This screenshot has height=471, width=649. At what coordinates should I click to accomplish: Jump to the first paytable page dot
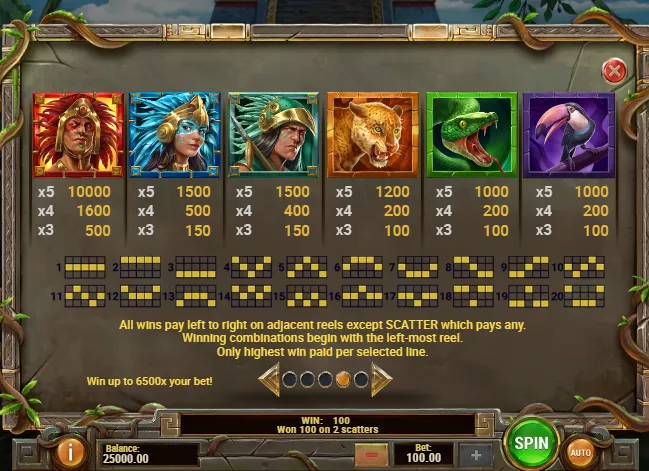pos(289,380)
